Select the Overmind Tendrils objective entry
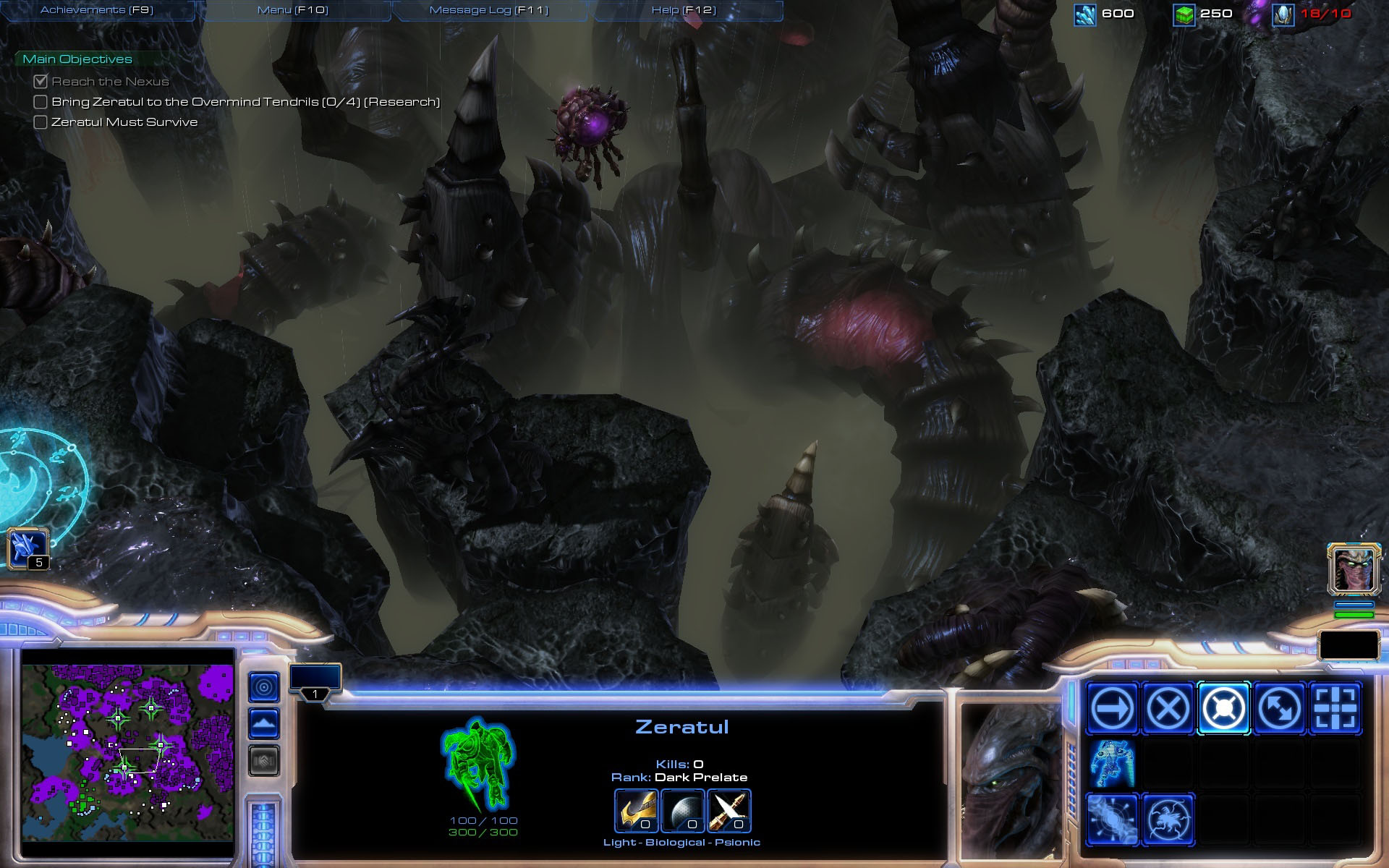Viewport: 1389px width, 868px height. (245, 102)
